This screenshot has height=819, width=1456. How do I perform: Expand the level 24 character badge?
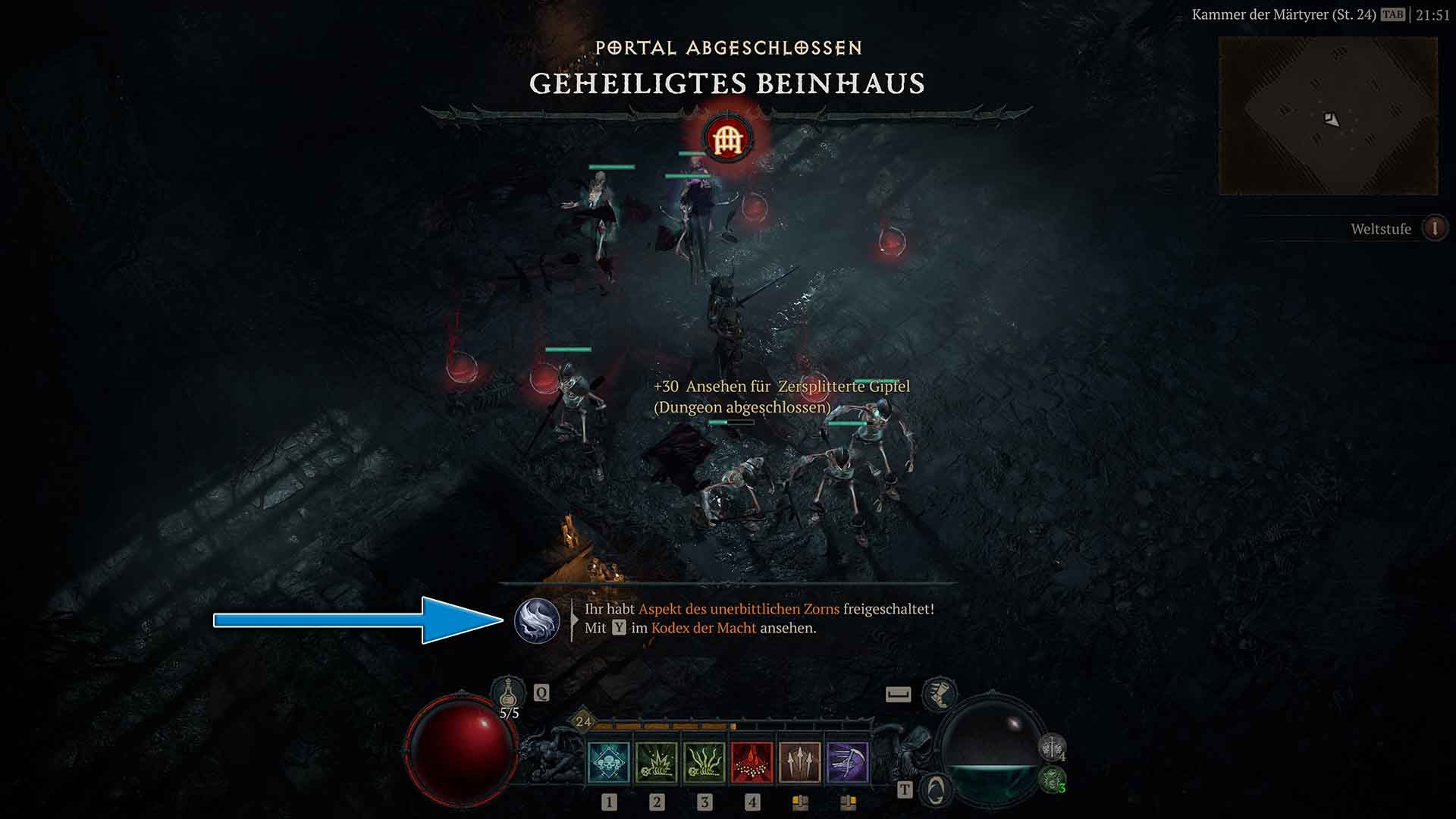point(583,722)
